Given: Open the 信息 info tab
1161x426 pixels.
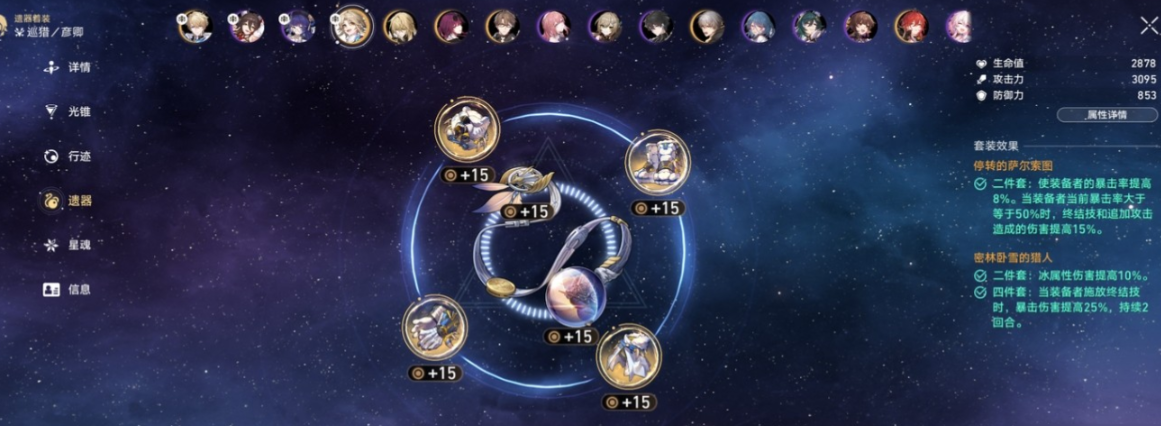Looking at the screenshot, I should tap(68, 289).
